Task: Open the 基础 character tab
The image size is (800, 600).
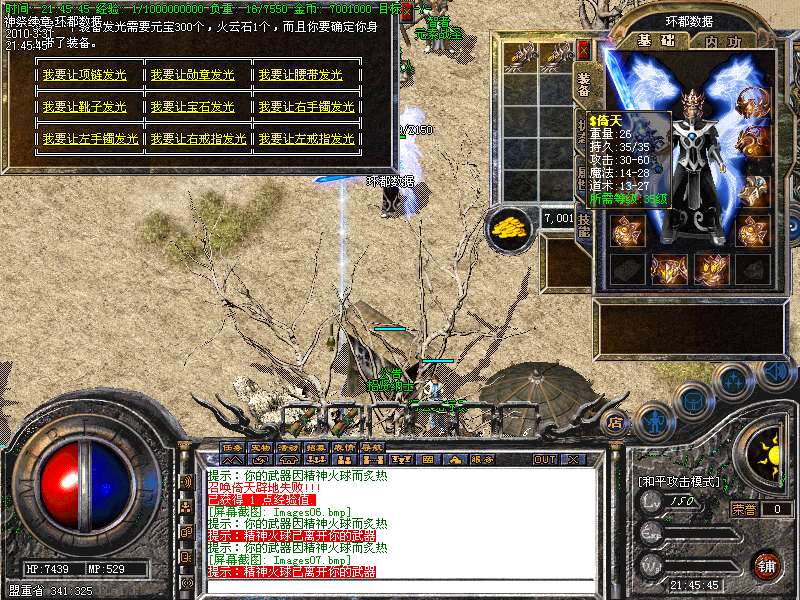Action: click(x=659, y=42)
